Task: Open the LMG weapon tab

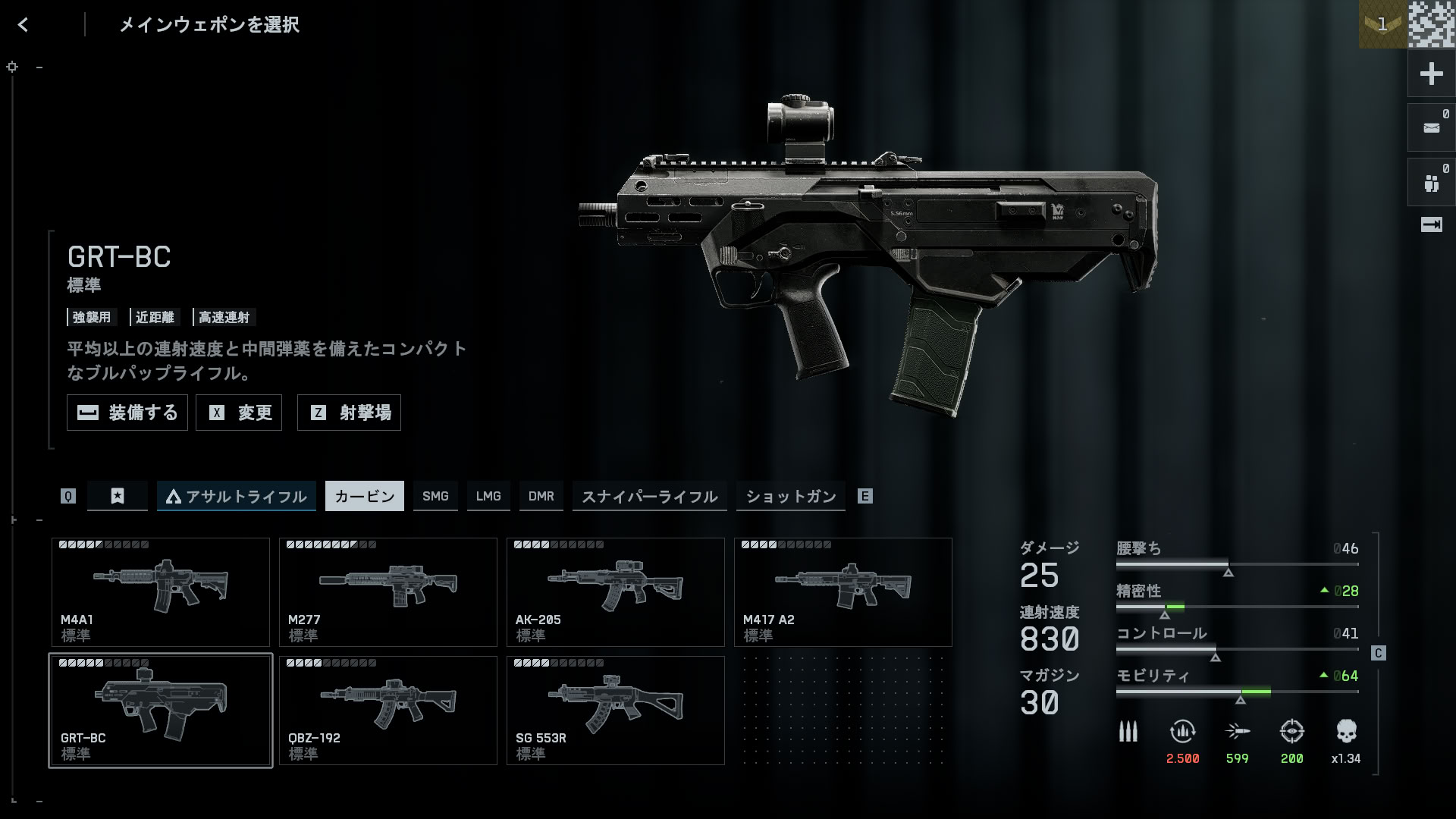Action: point(488,496)
